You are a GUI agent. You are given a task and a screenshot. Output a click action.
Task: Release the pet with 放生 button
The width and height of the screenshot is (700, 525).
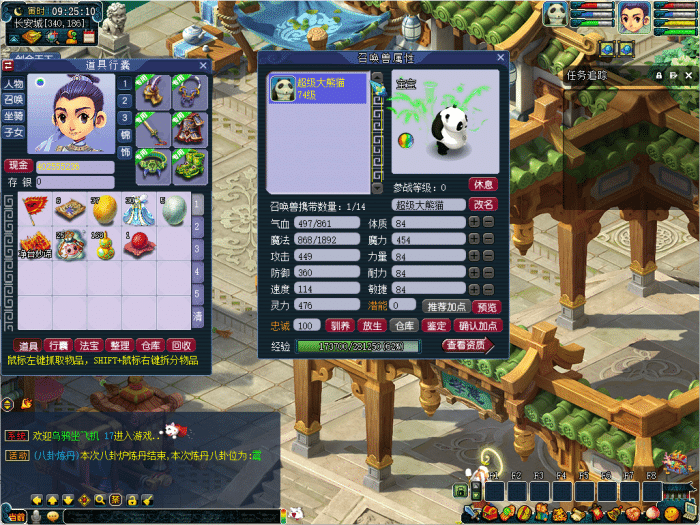point(372,326)
